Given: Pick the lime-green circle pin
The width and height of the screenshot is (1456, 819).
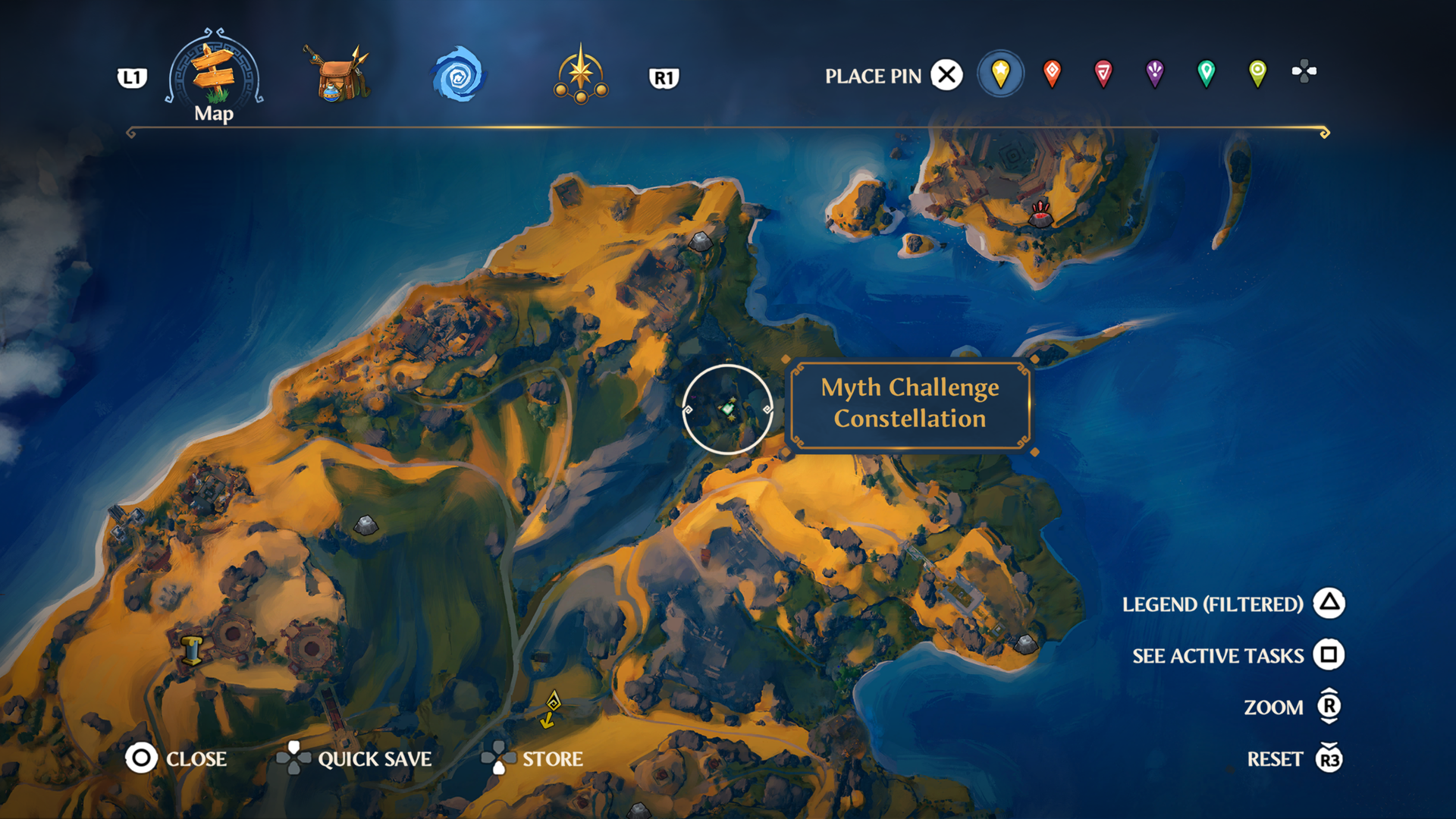Looking at the screenshot, I should [x=1257, y=74].
